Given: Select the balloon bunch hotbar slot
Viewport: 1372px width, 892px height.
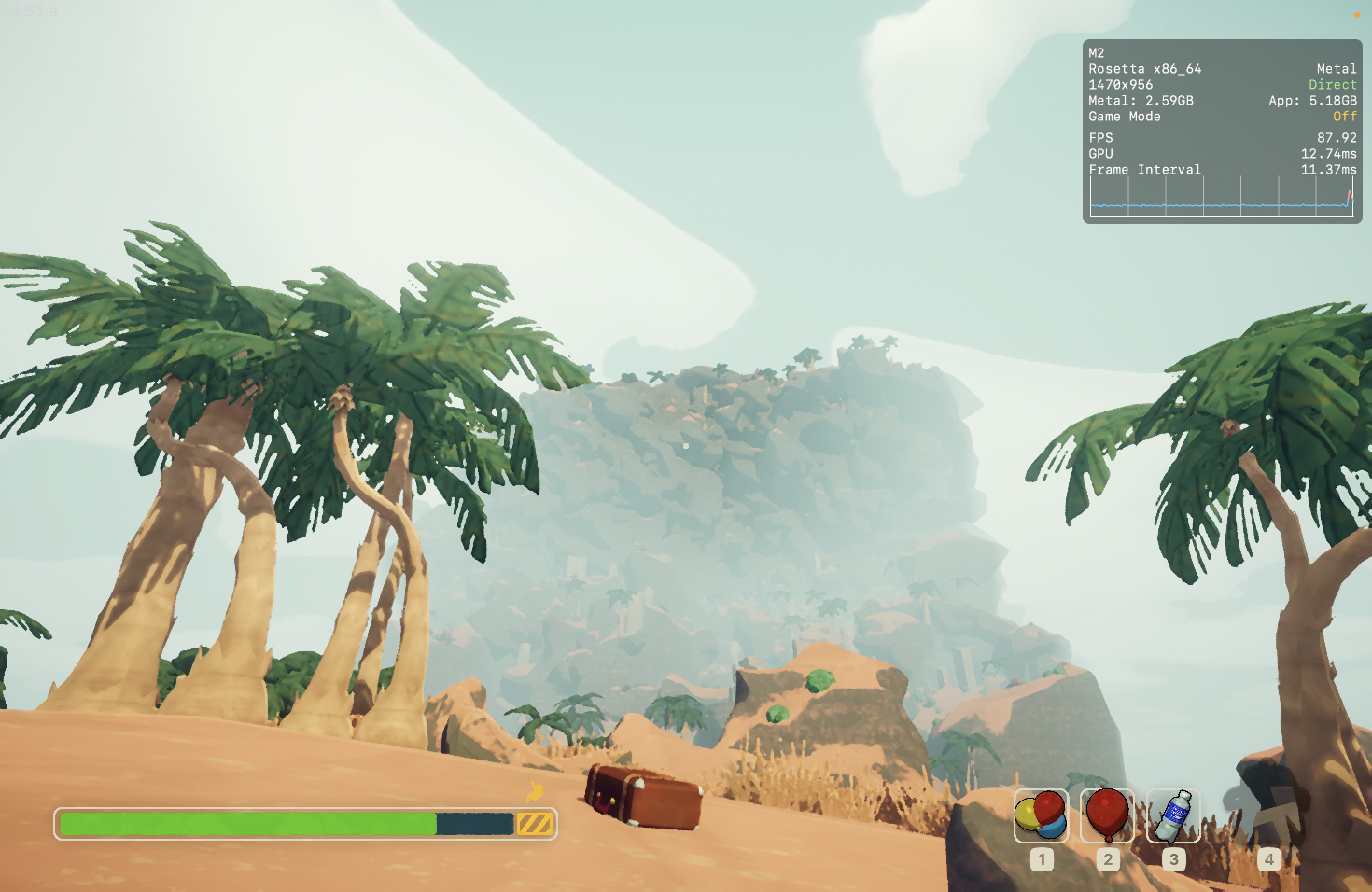Looking at the screenshot, I should pyautogui.click(x=1041, y=815).
